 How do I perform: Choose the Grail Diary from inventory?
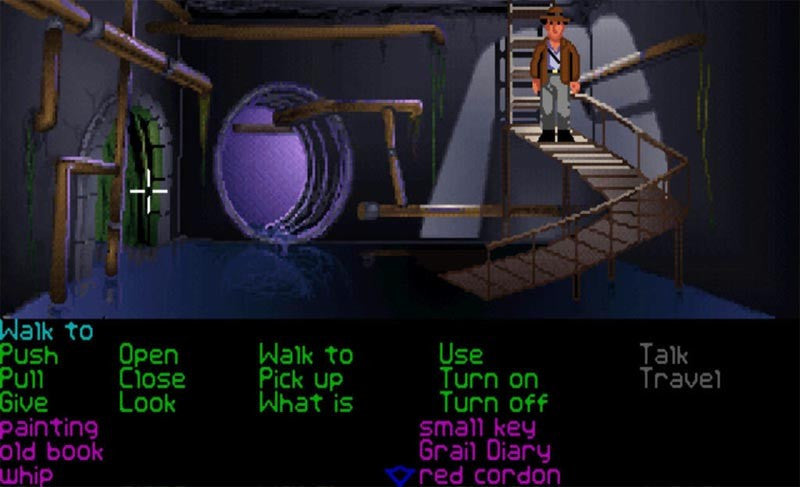click(487, 451)
